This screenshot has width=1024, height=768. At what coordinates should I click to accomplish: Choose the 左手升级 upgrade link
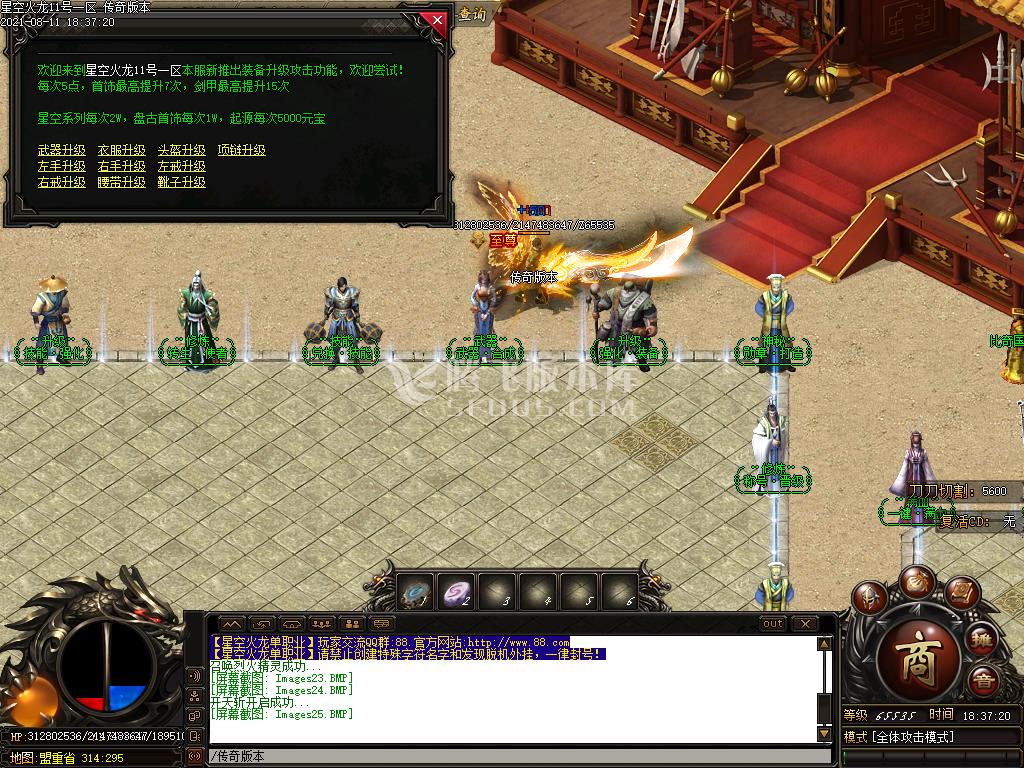point(62,166)
